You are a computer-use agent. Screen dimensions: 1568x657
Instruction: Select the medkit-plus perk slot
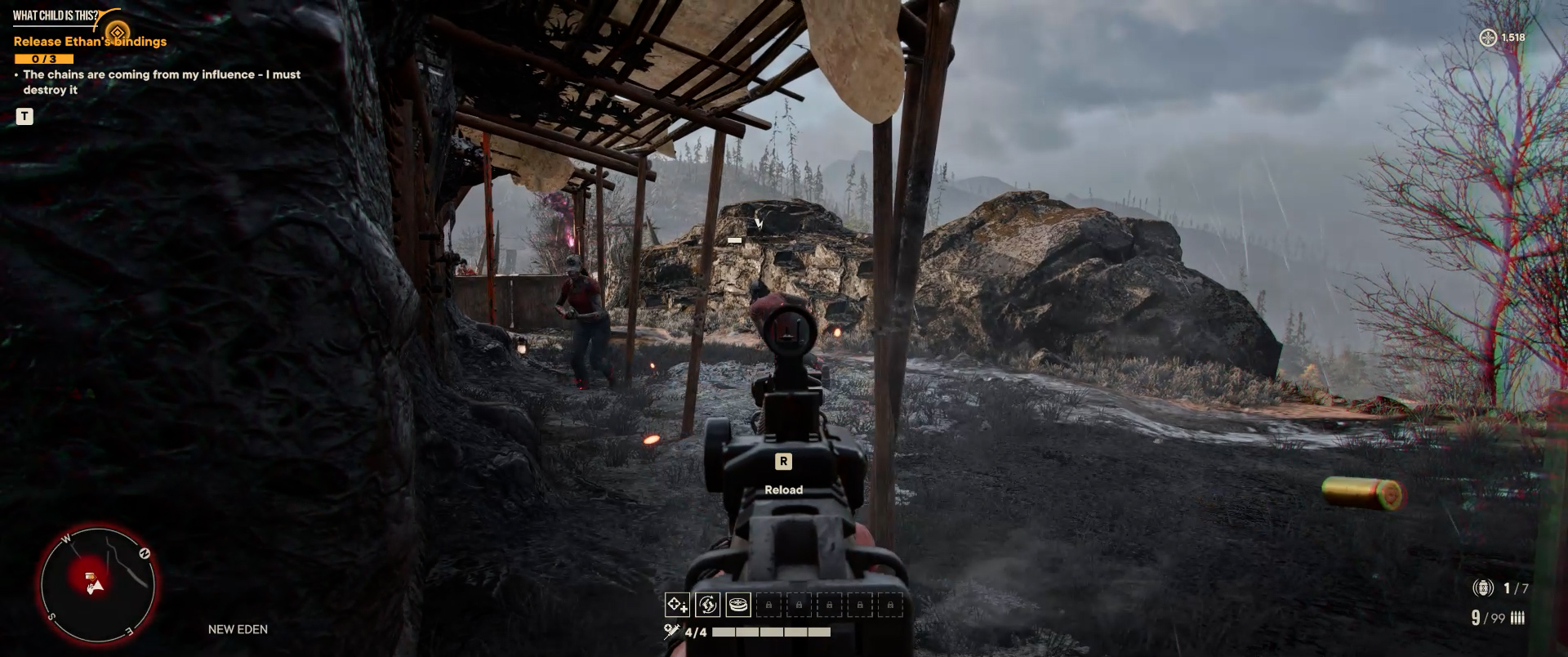(677, 605)
